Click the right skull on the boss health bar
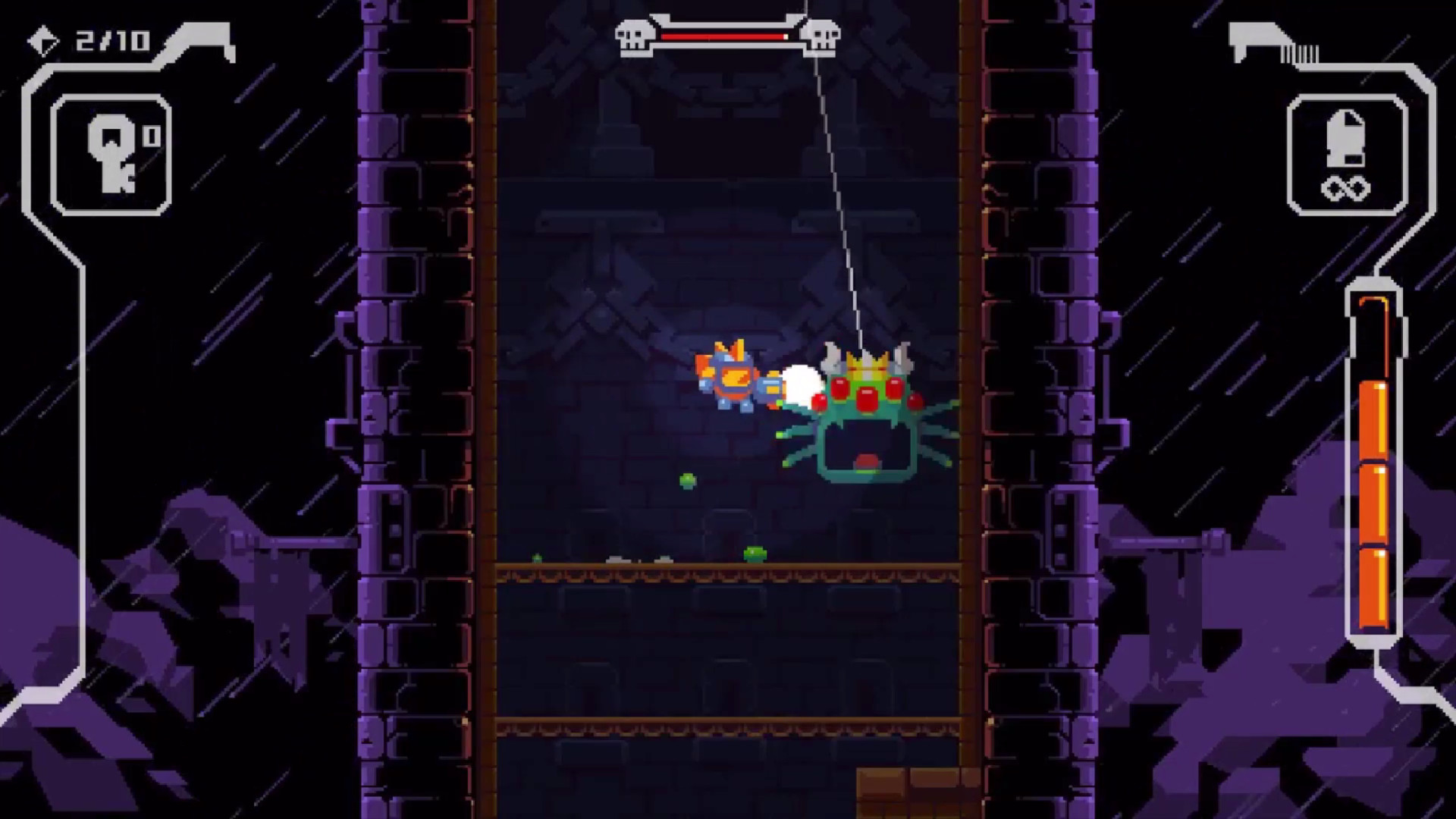The width and height of the screenshot is (1456, 819). (x=822, y=35)
